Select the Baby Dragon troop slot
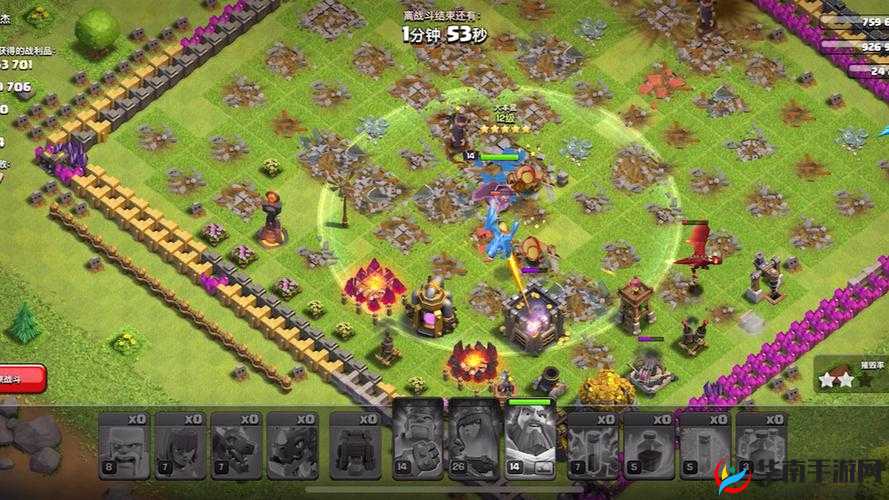 (x=293, y=445)
